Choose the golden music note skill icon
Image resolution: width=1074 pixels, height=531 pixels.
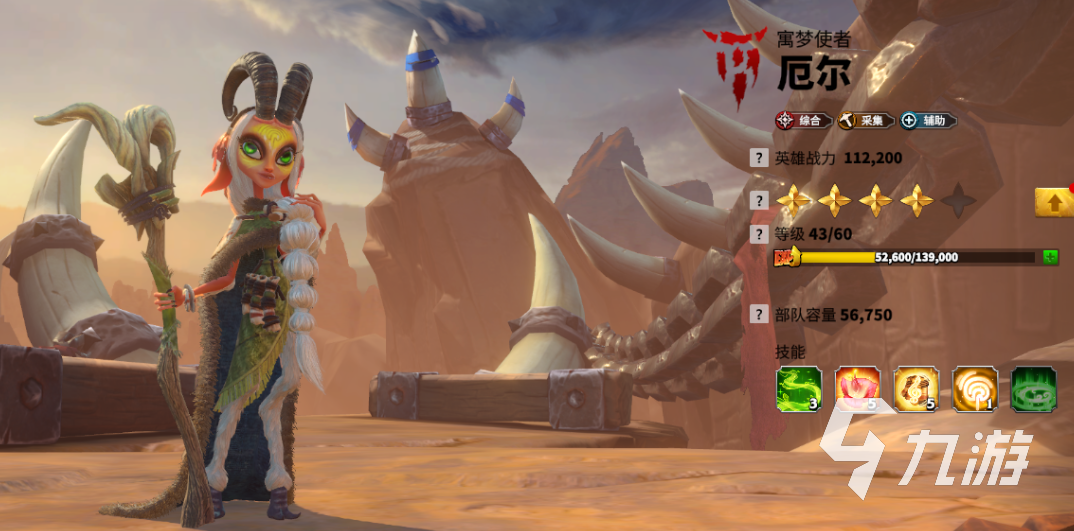(x=917, y=389)
